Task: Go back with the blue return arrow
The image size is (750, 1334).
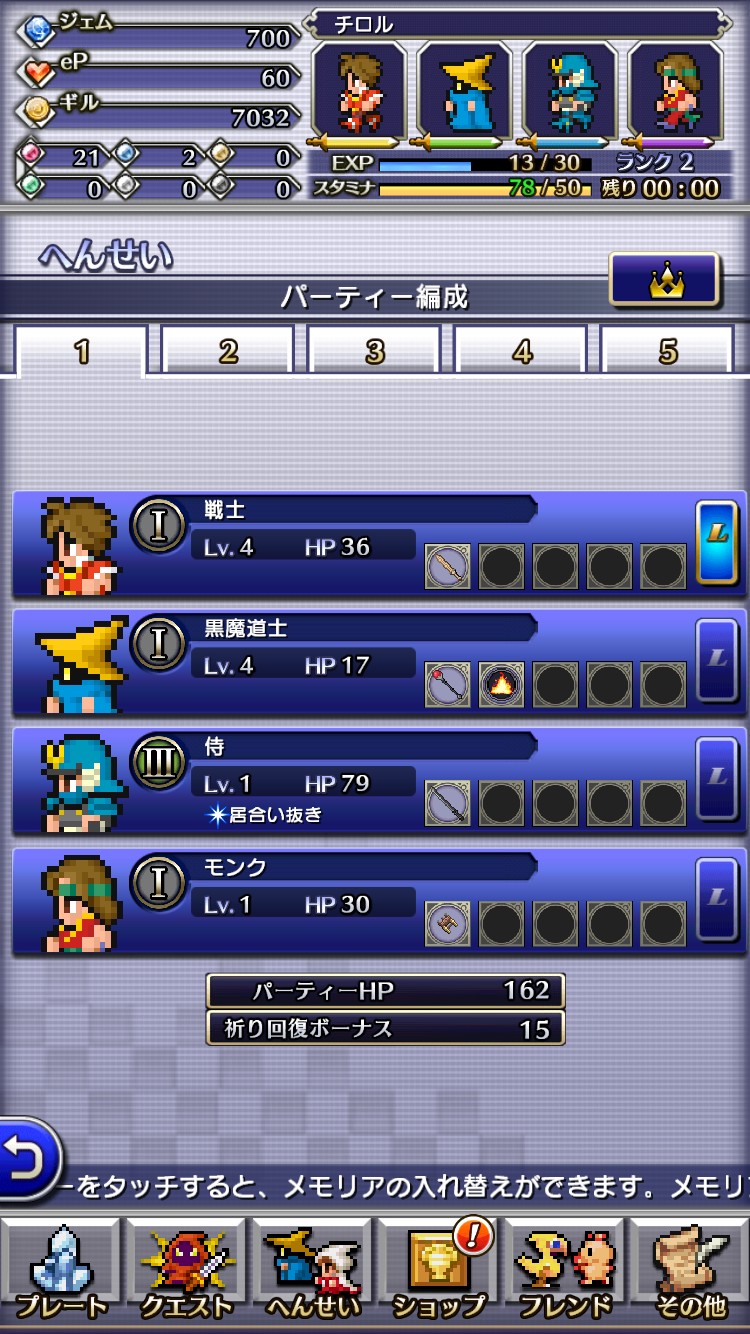Action: pos(27,1158)
